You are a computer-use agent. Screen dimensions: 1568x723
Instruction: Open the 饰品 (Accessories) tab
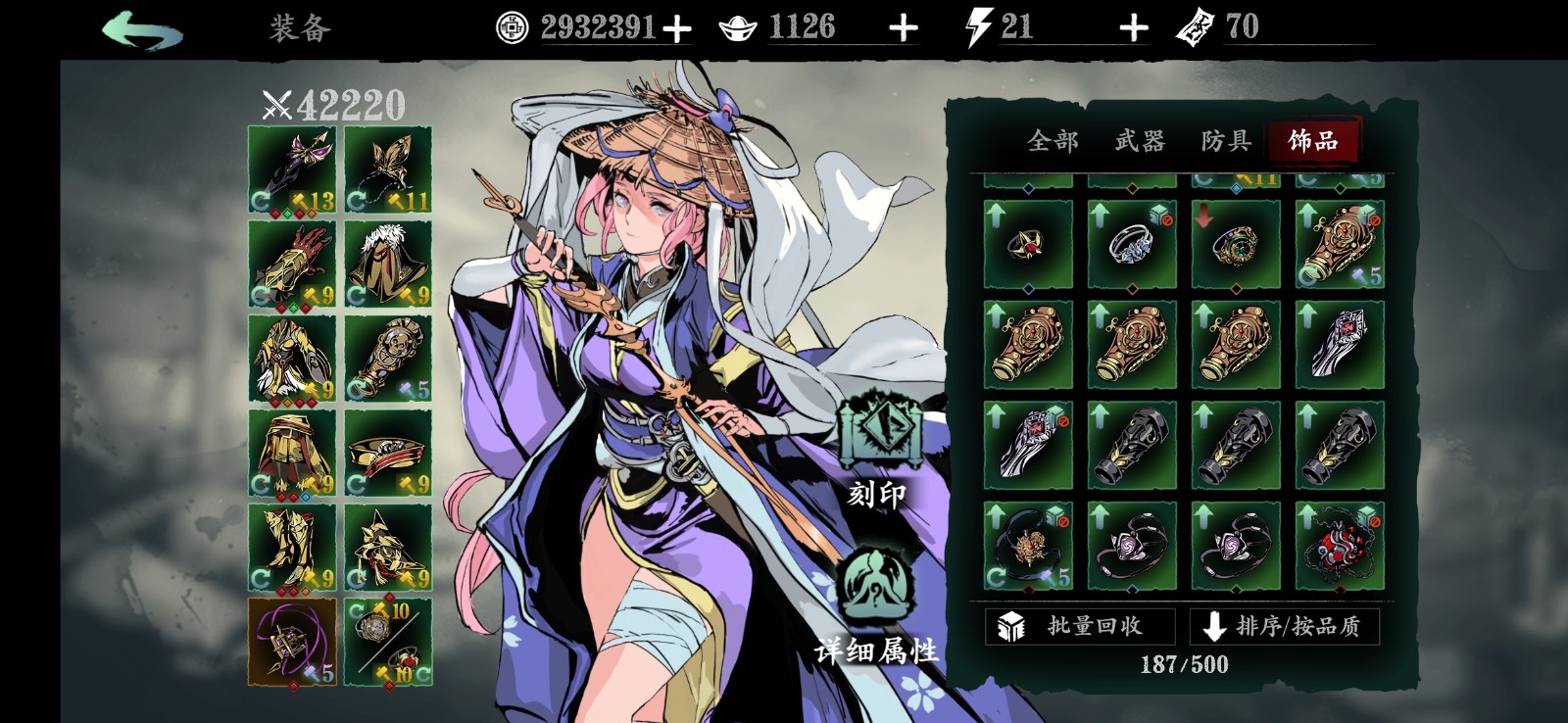(x=1314, y=142)
